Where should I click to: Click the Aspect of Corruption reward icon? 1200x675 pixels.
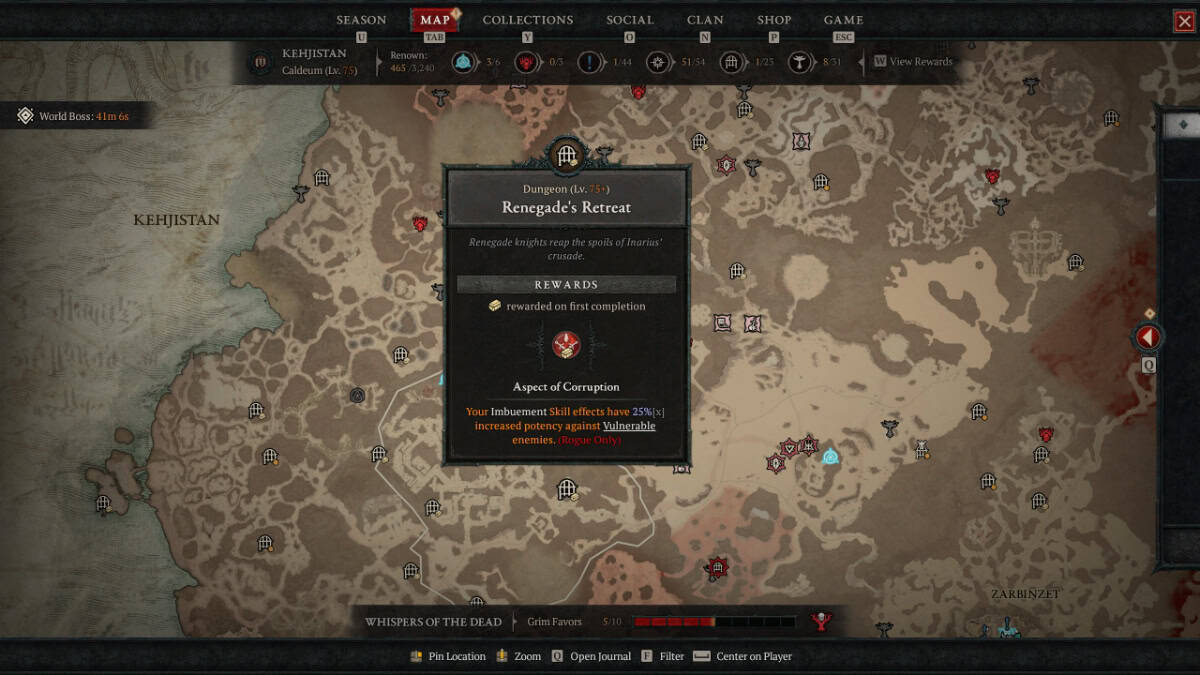click(566, 345)
